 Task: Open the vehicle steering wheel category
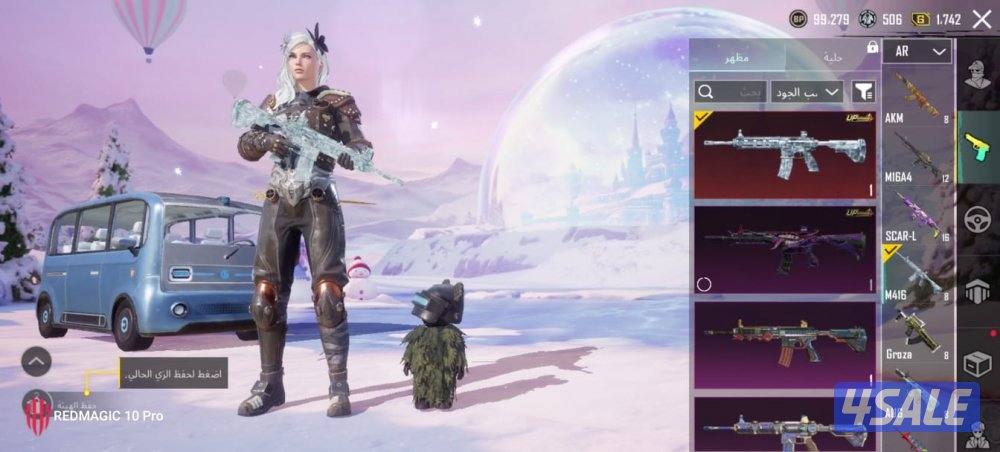(976, 219)
